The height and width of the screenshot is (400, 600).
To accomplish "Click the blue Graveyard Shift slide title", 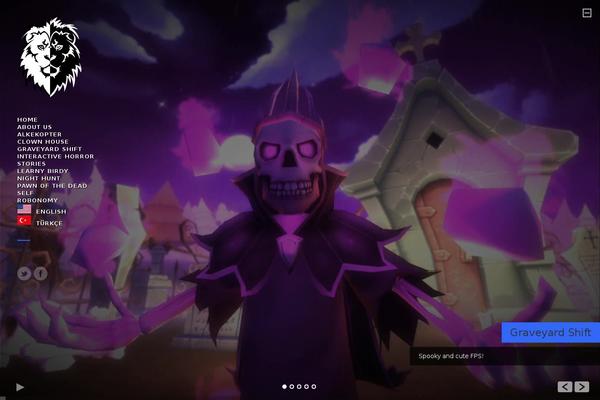I will tap(550, 332).
